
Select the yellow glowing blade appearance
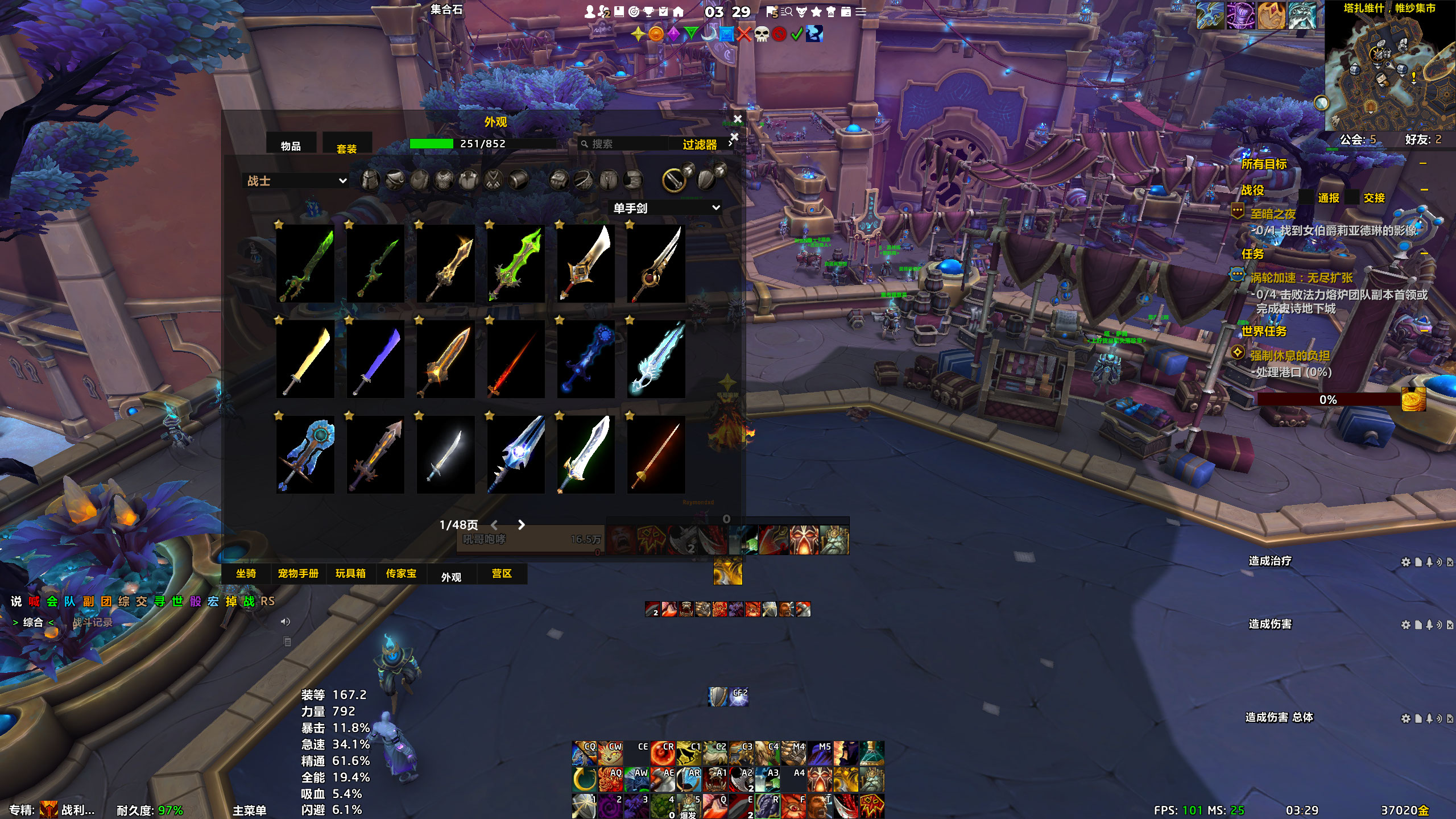coord(305,359)
